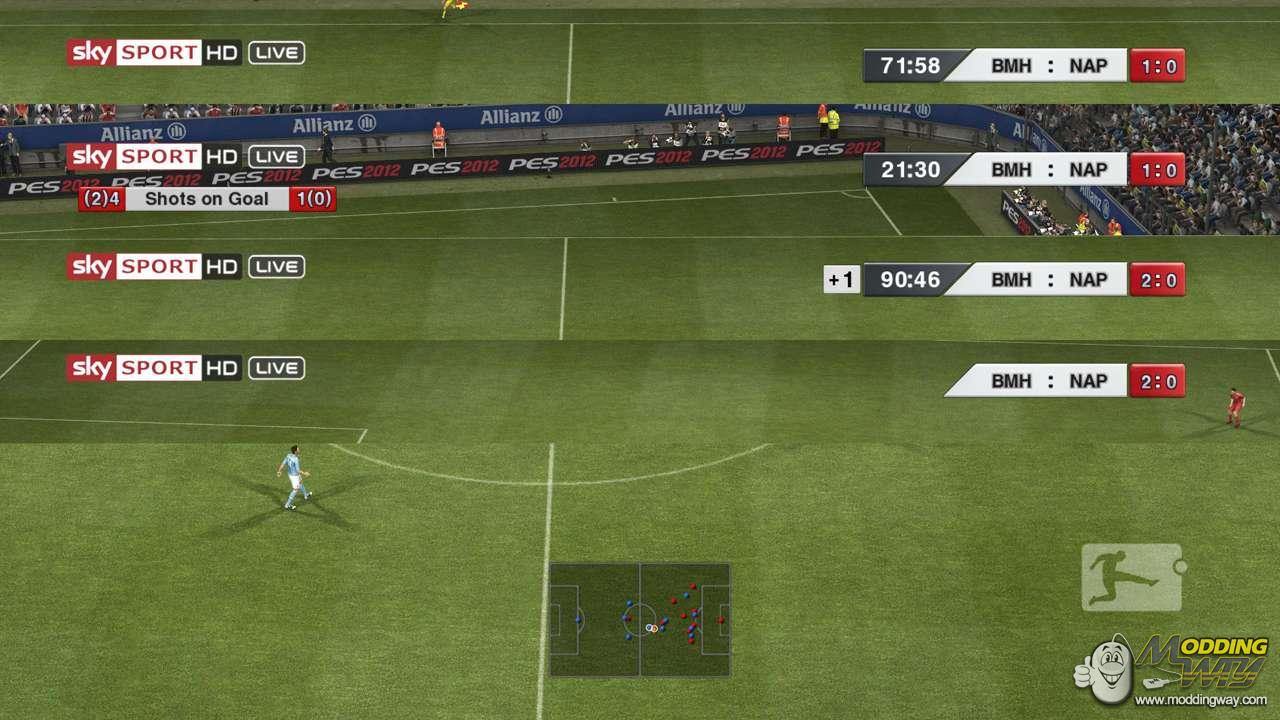This screenshot has width=1280, height=720.
Task: Click the pitch radar minimap
Action: 639,620
